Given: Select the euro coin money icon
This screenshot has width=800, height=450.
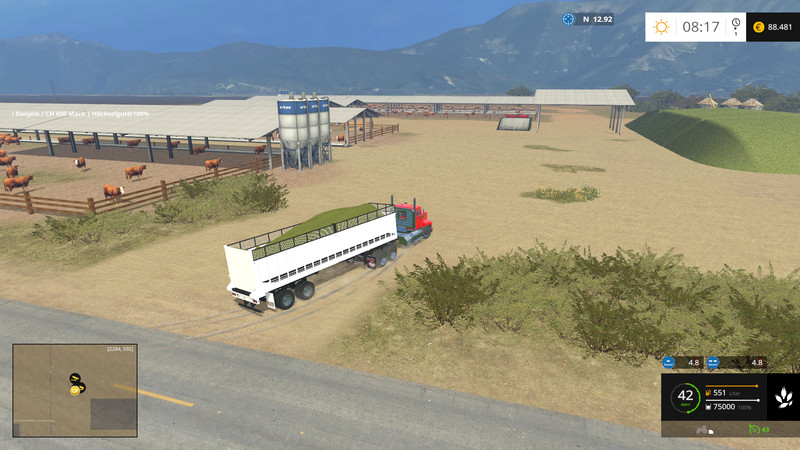Looking at the screenshot, I should click(758, 27).
